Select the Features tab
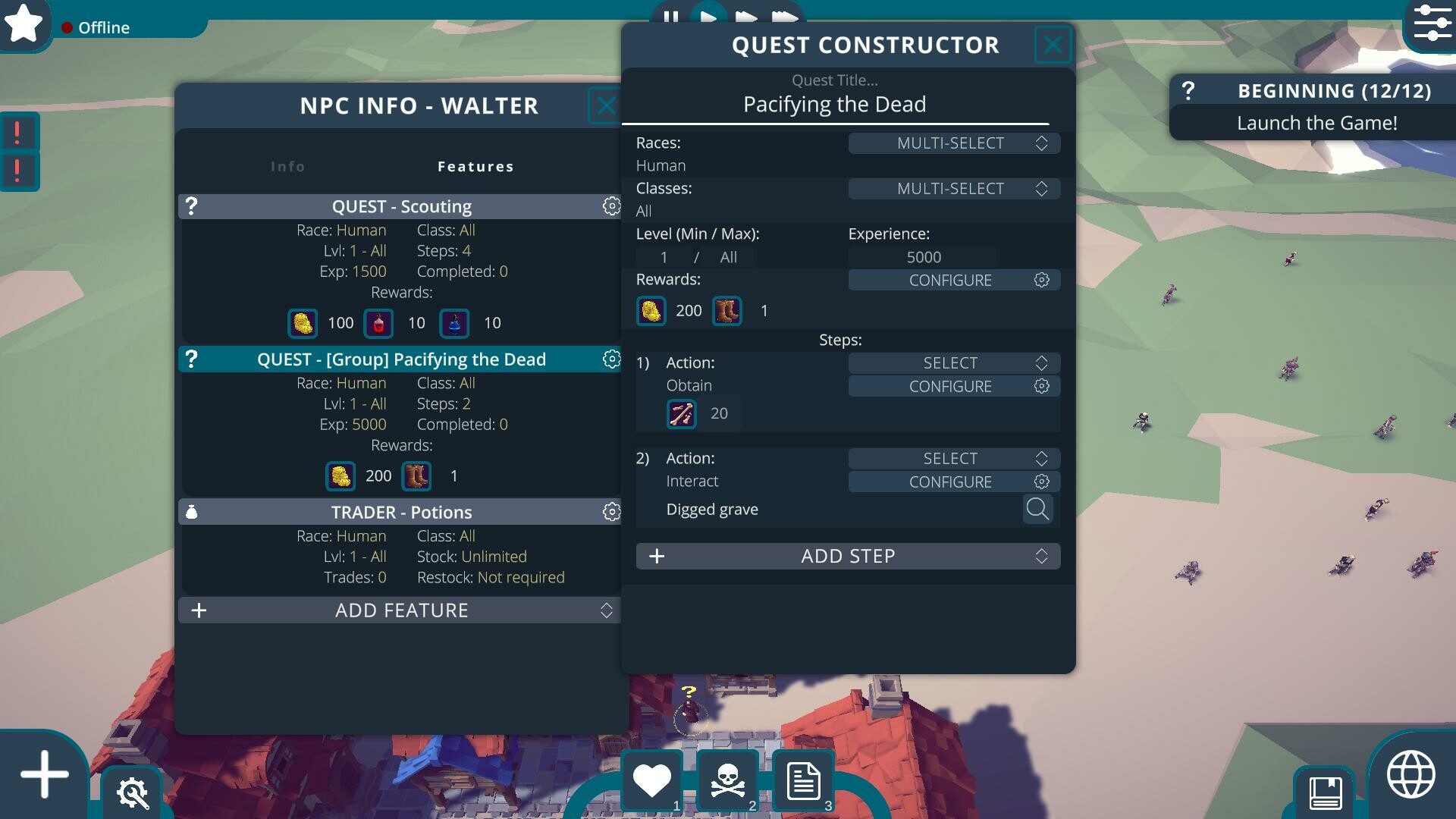 pos(476,166)
